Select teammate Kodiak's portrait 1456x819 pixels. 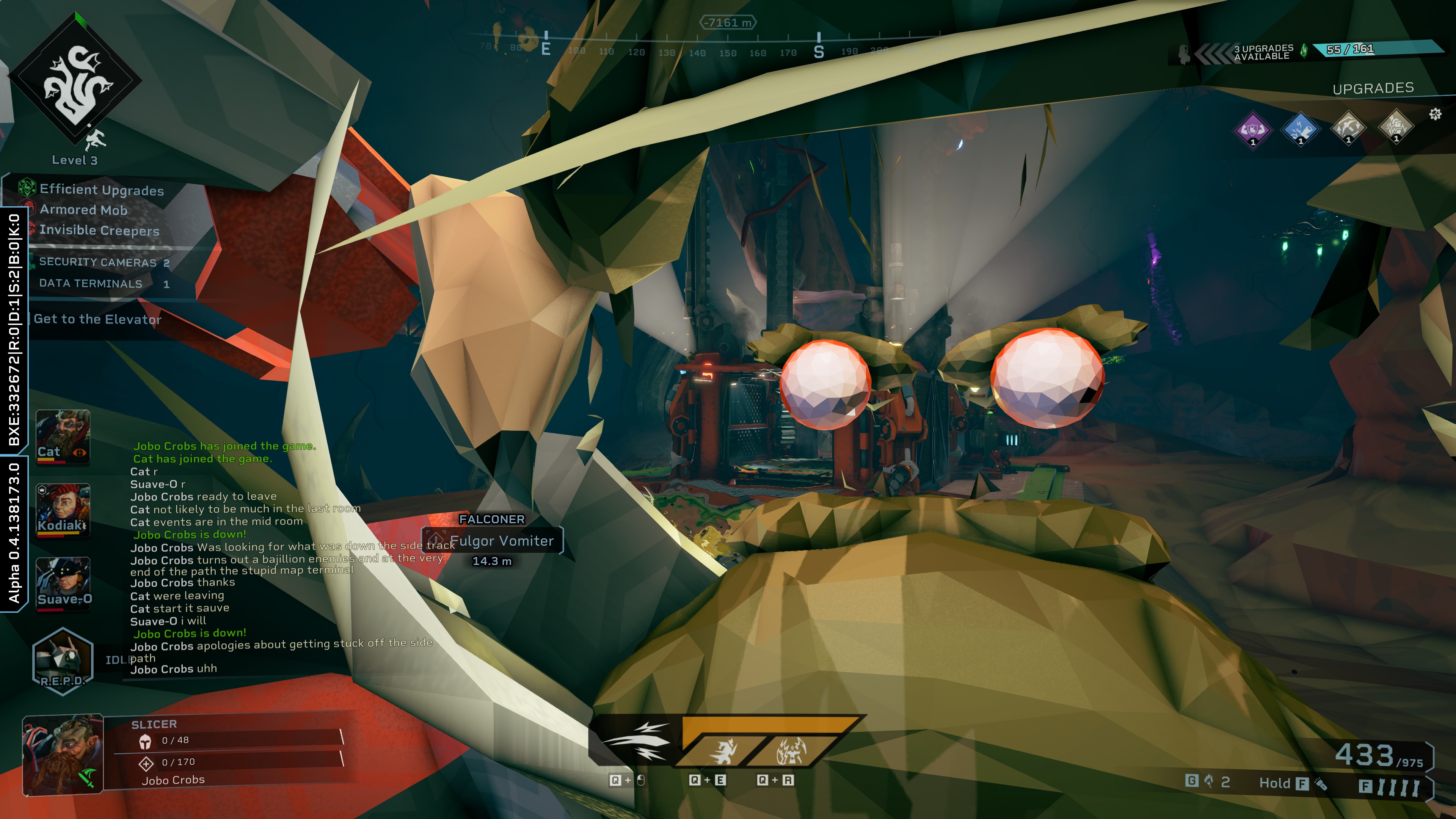point(63,510)
